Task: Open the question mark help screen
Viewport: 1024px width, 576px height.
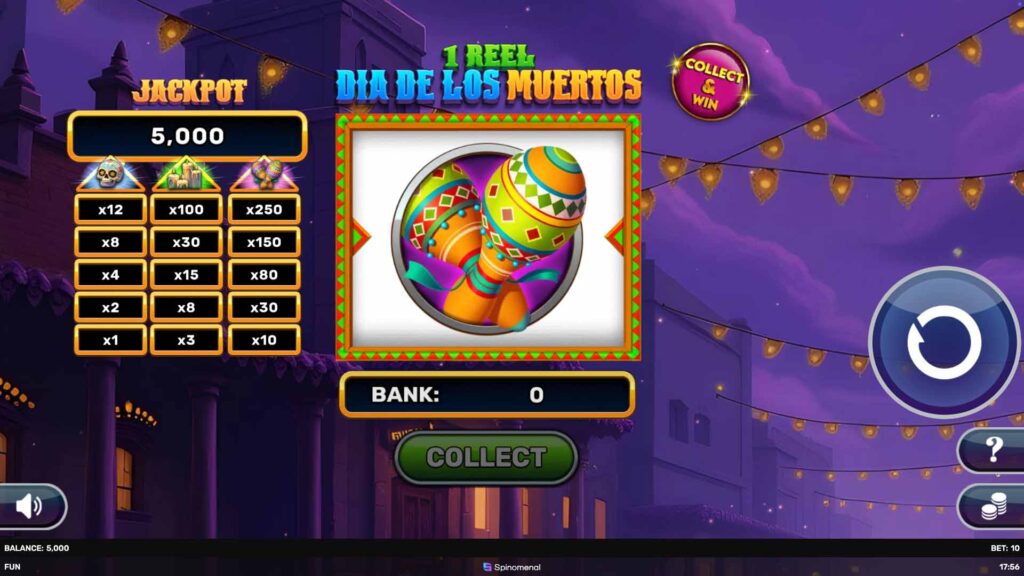Action: click(993, 450)
